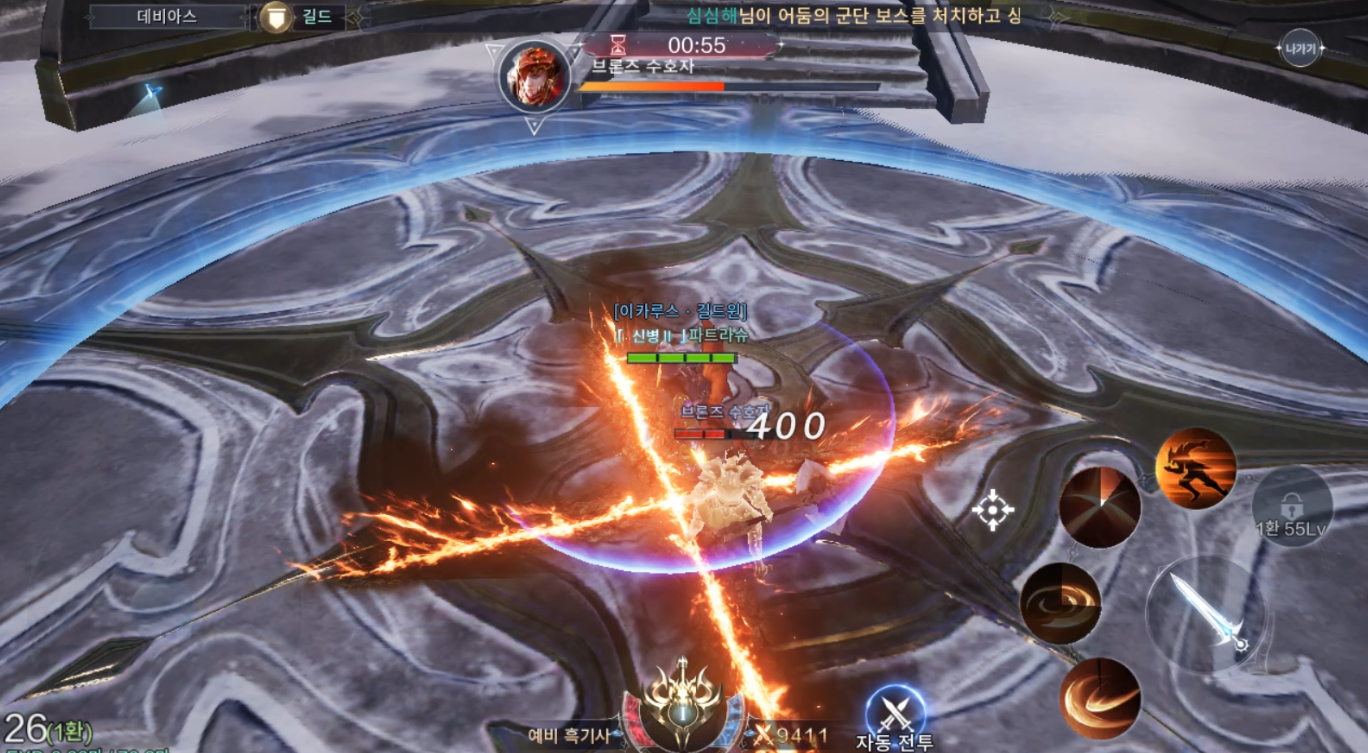Select the 브론즈 수호자 boss portrait
Screen dimensions: 1368x753
coord(534,76)
